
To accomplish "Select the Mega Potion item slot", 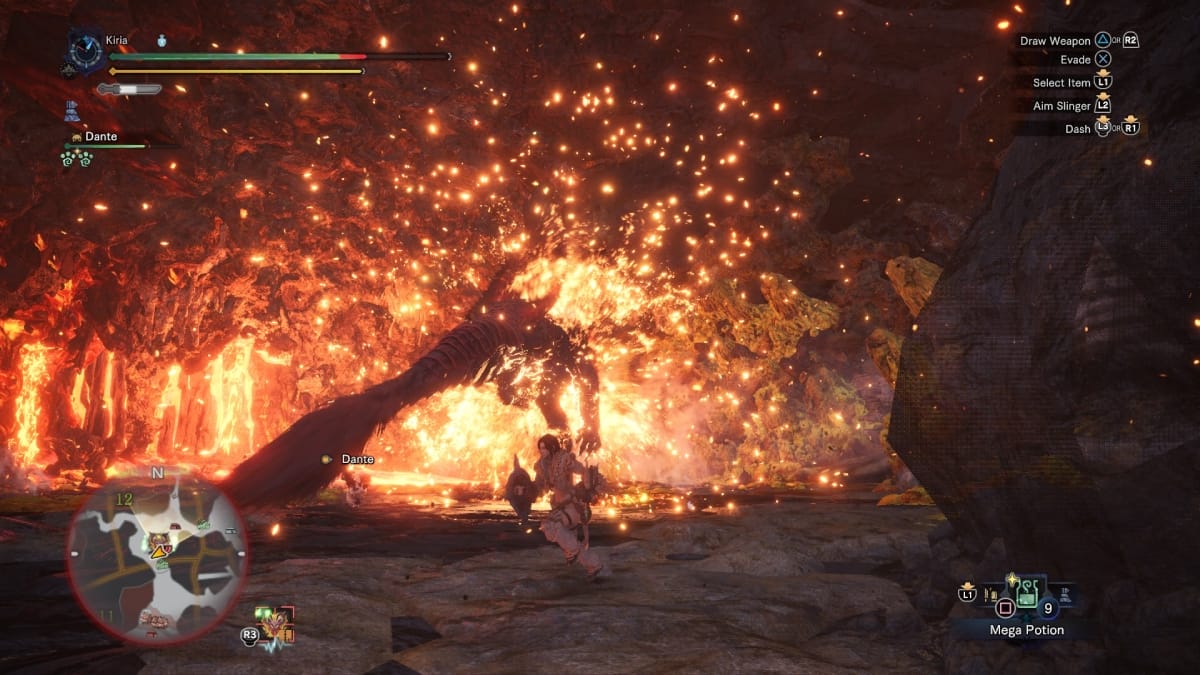I will click(1029, 597).
